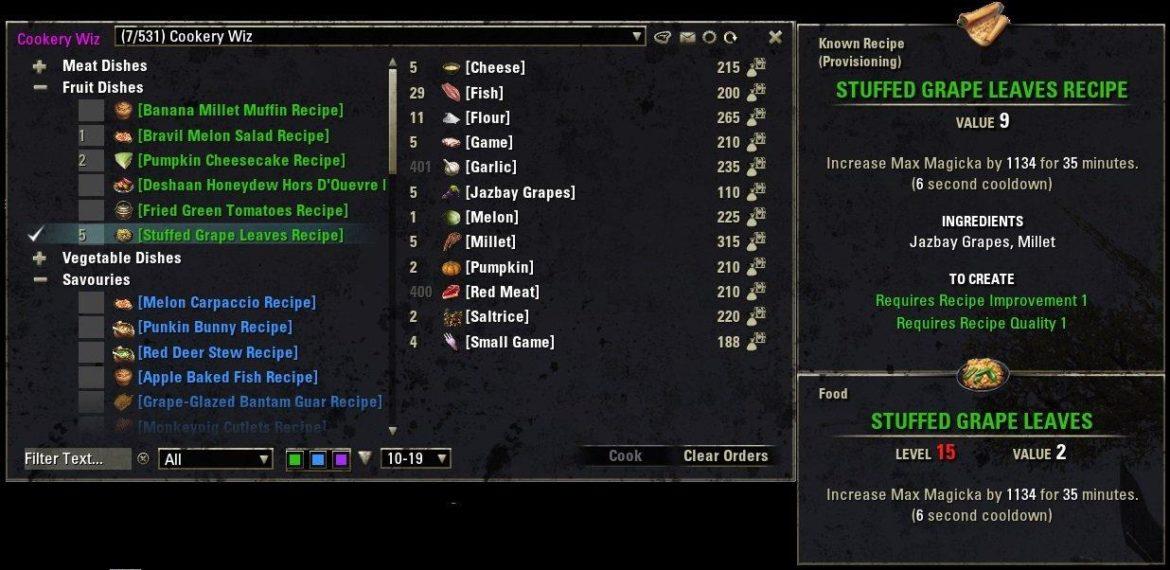Viewport: 1170px width, 570px height.
Task: Expand the Vegetable Dishes category
Action: [x=40, y=258]
